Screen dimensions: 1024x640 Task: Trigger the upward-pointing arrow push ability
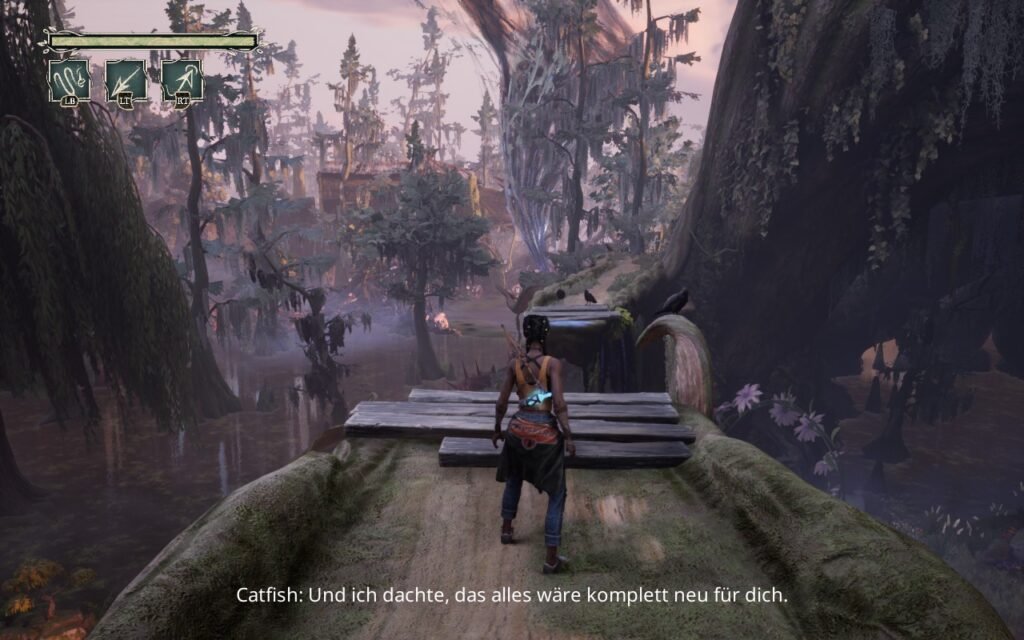(x=182, y=80)
